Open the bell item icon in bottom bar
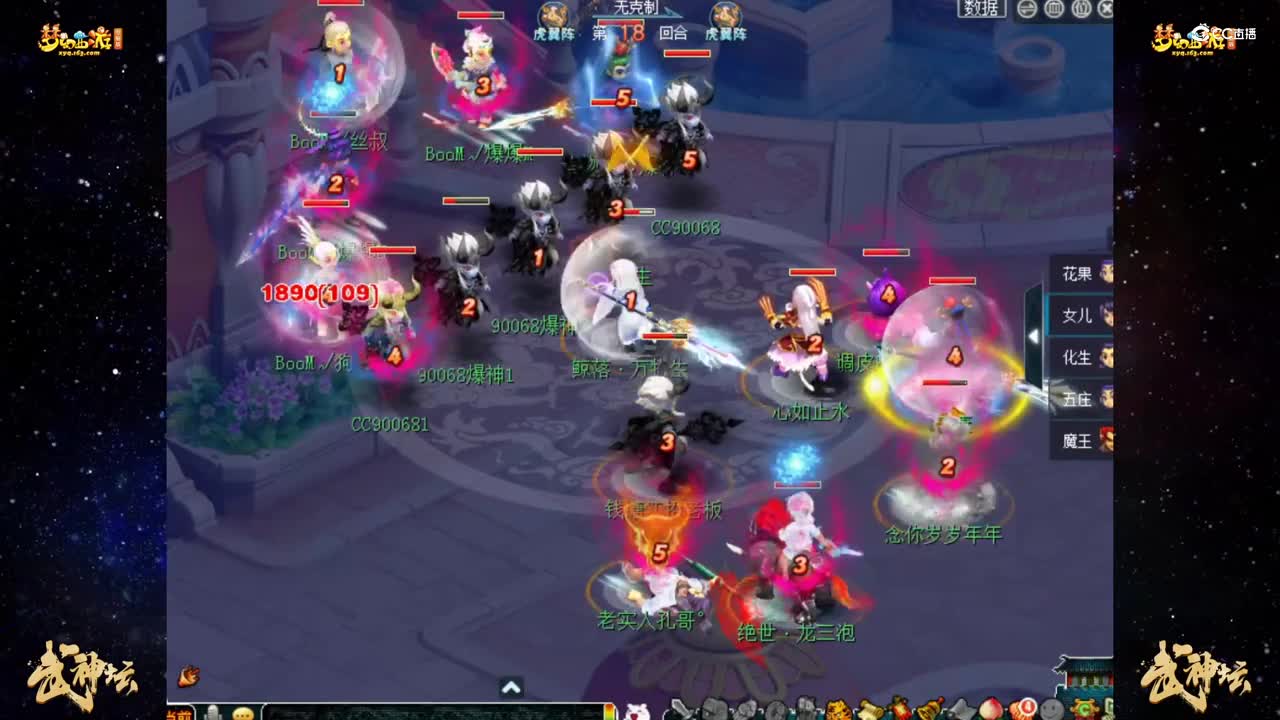 tap(930, 708)
